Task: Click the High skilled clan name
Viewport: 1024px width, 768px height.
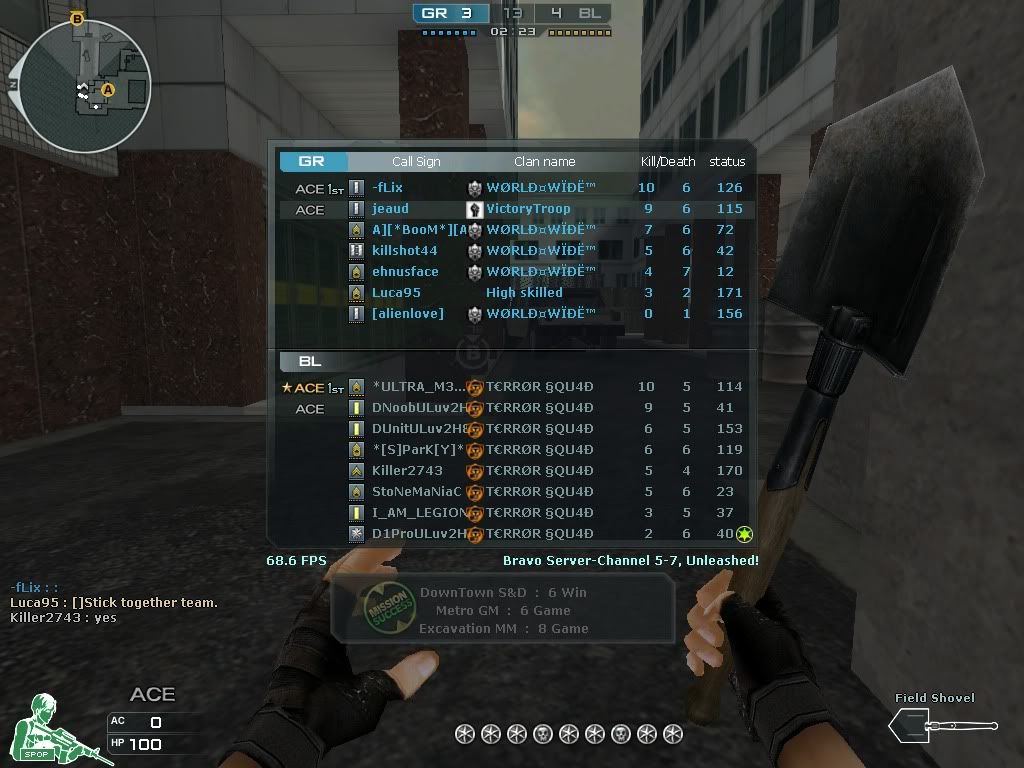Action: tap(524, 293)
